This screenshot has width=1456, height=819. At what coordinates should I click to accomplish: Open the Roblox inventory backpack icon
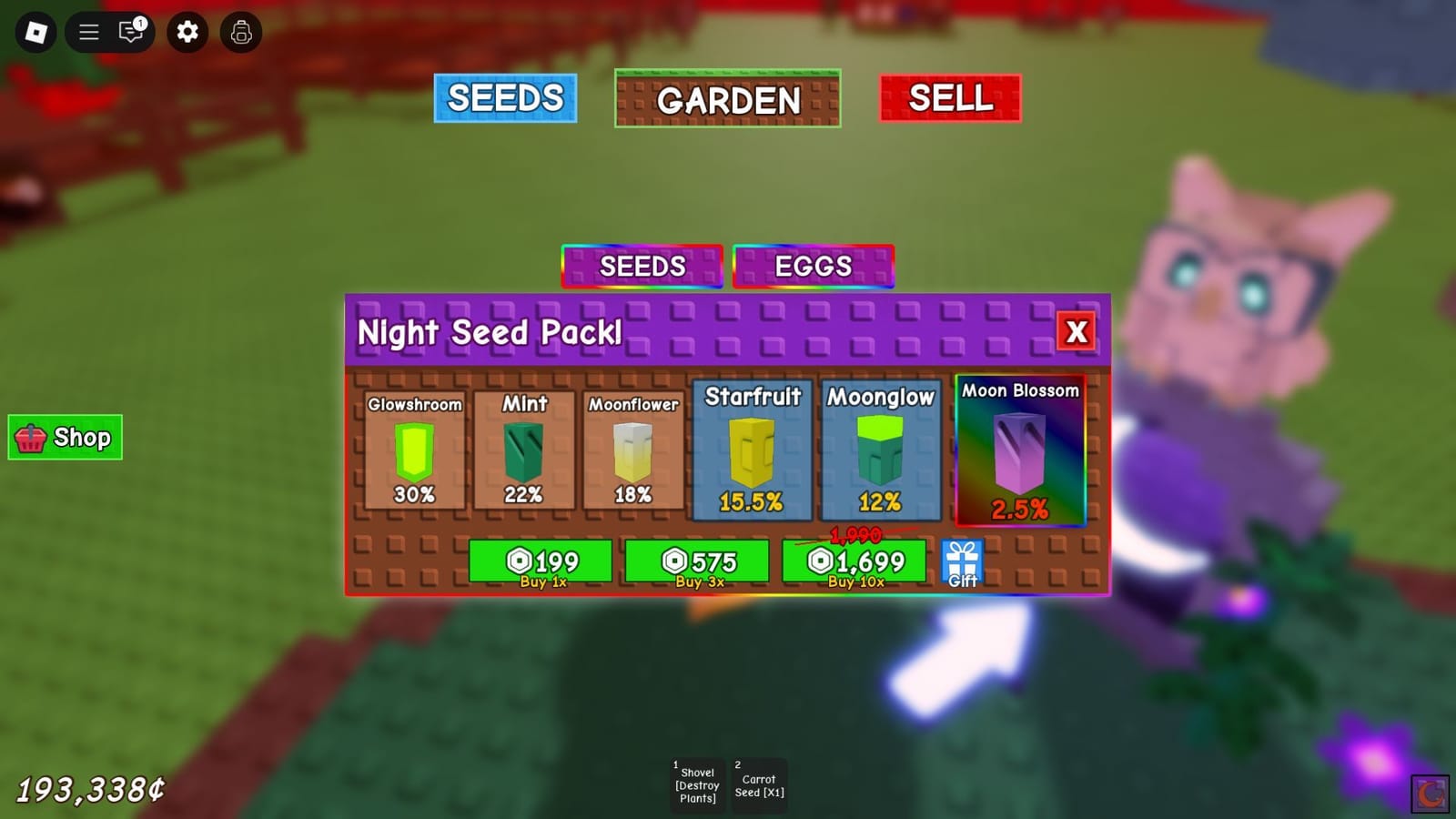(240, 33)
